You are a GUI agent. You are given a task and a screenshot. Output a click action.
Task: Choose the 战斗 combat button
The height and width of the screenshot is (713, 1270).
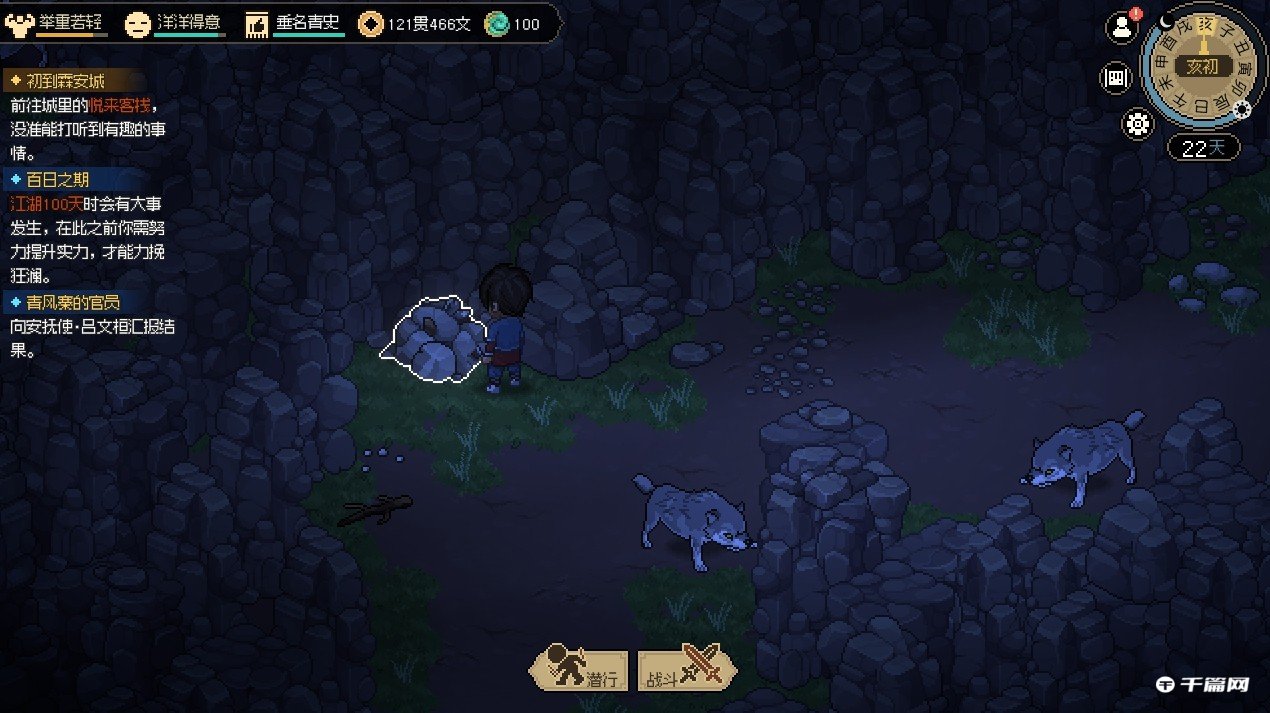point(686,669)
